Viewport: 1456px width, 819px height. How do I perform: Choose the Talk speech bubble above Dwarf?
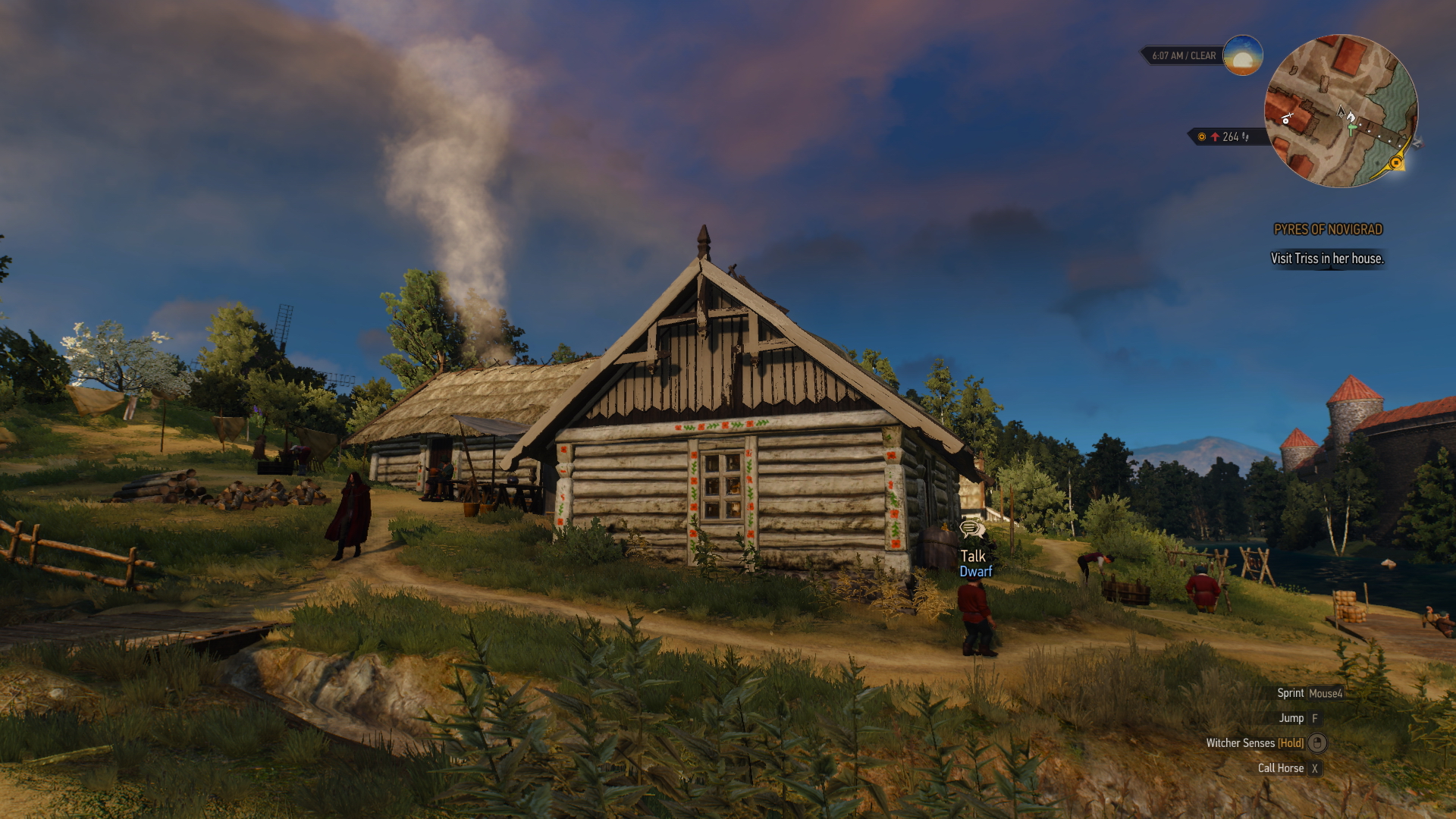[x=971, y=529]
